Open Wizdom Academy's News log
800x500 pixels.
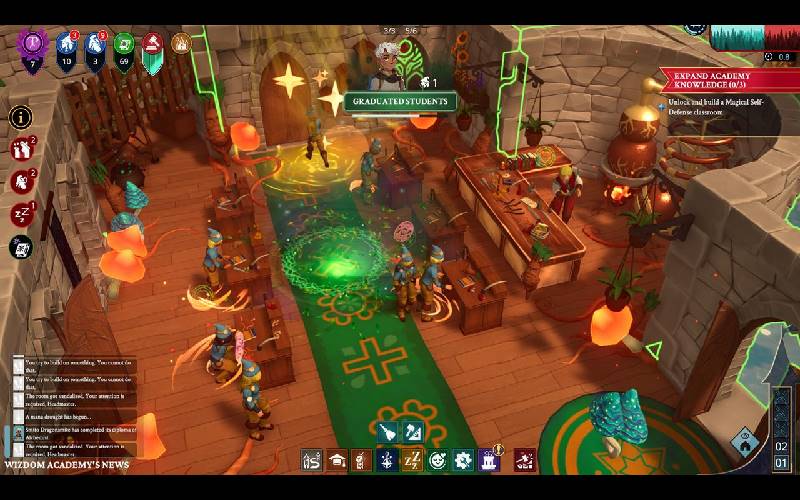68,465
